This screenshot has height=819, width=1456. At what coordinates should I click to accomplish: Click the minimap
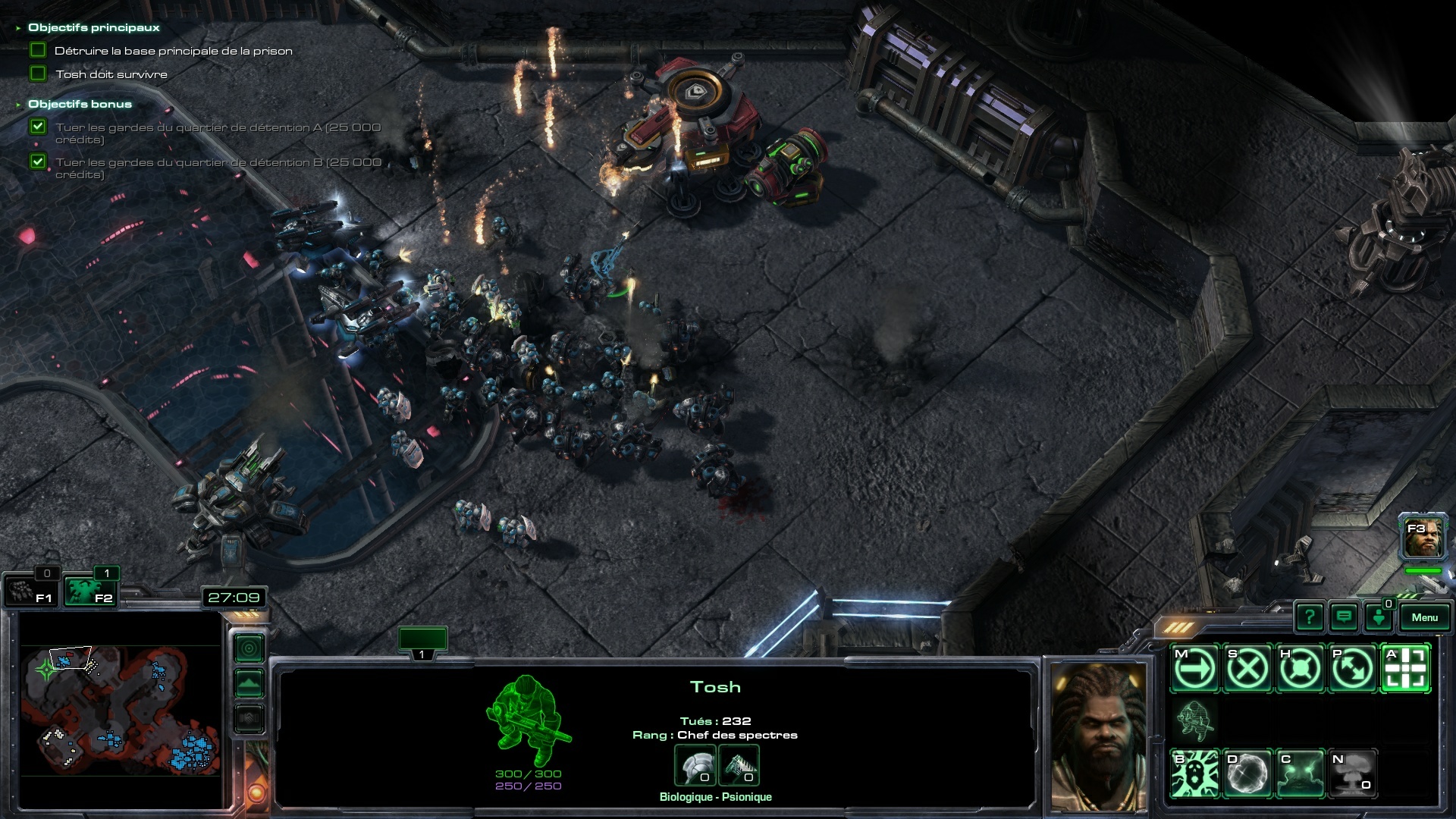point(120,711)
